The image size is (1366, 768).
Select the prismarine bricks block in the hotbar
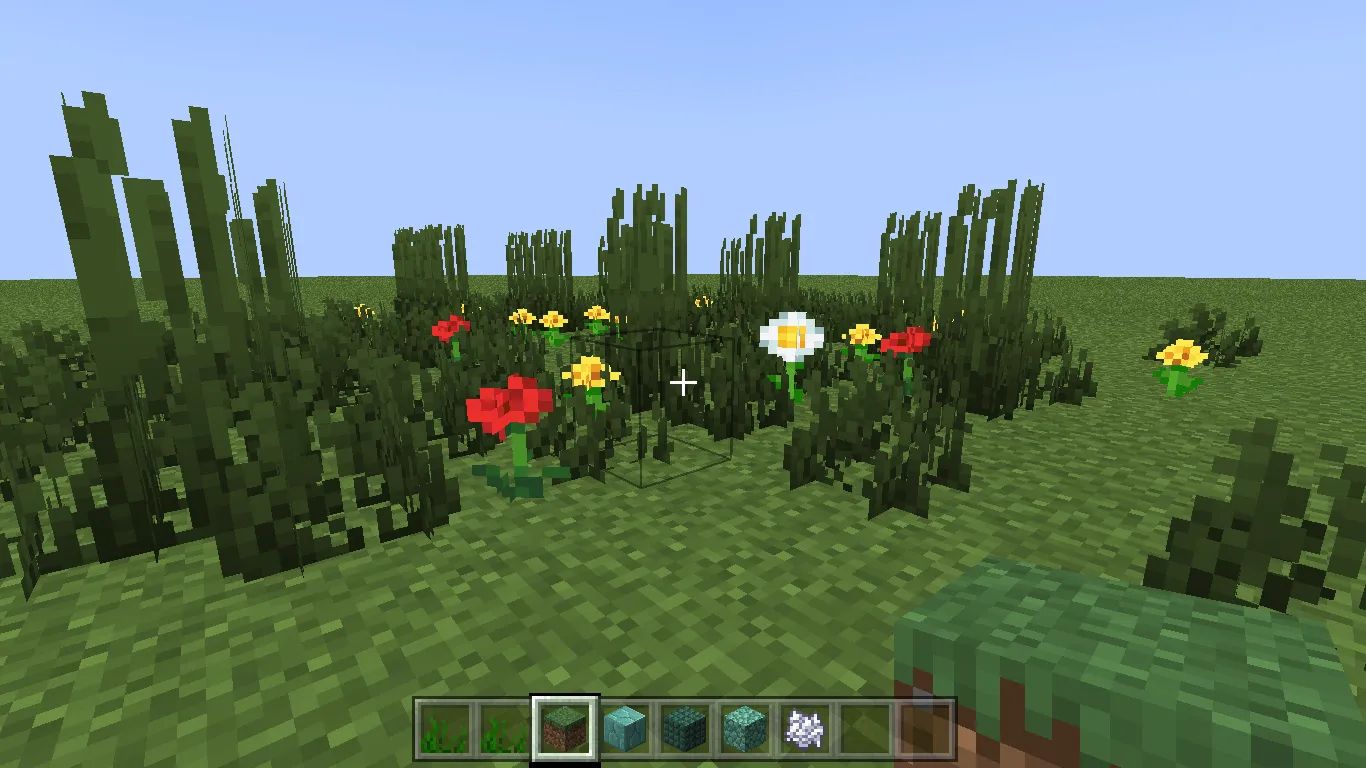click(x=682, y=730)
